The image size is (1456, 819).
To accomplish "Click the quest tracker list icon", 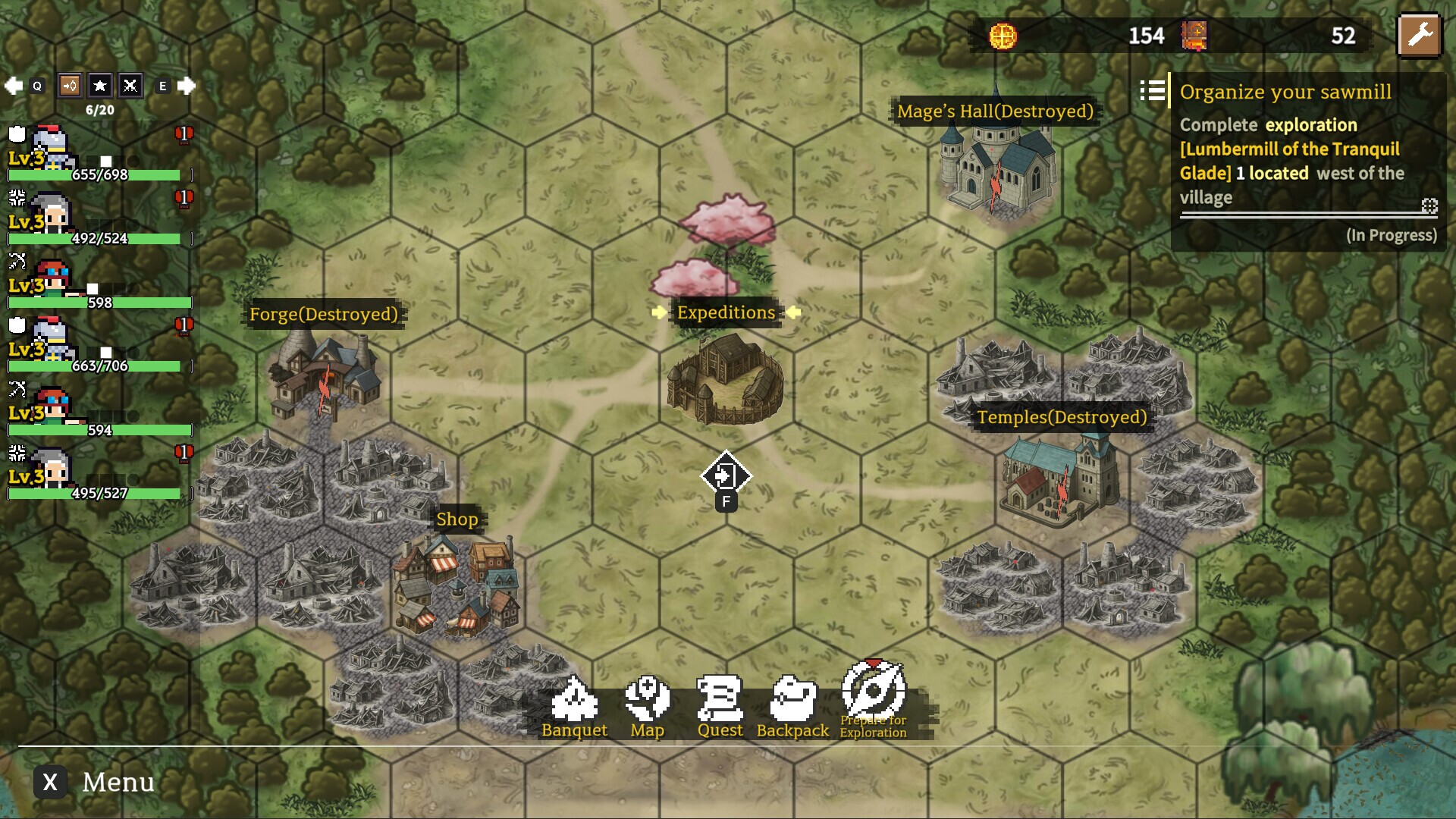I will click(x=1153, y=92).
